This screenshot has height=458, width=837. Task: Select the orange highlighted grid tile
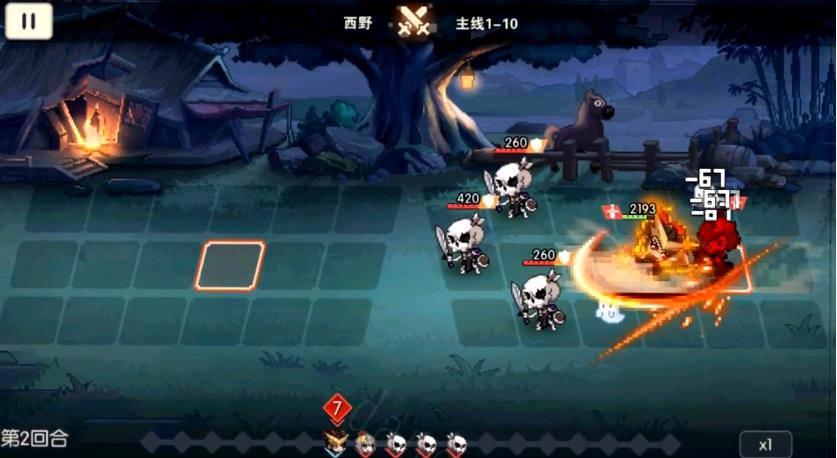(x=230, y=266)
